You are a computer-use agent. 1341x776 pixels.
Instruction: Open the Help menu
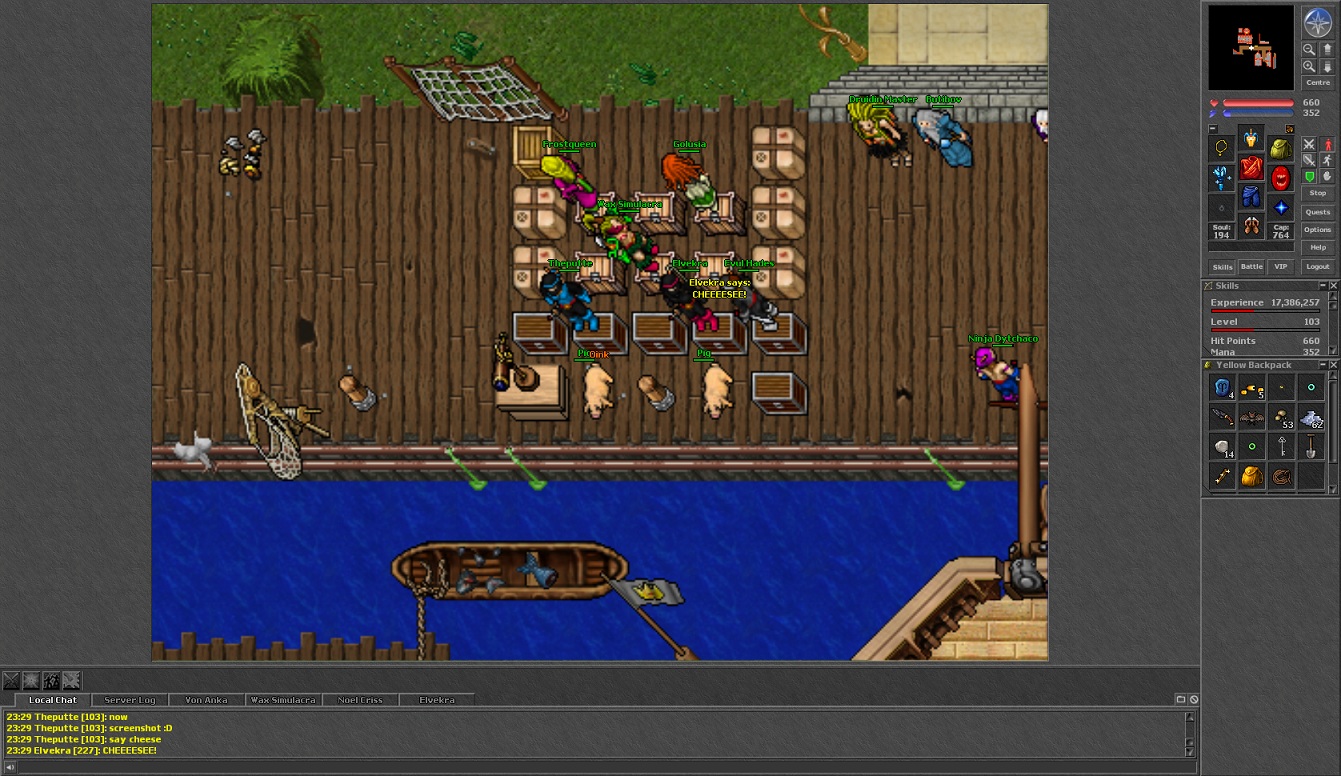[1318, 247]
